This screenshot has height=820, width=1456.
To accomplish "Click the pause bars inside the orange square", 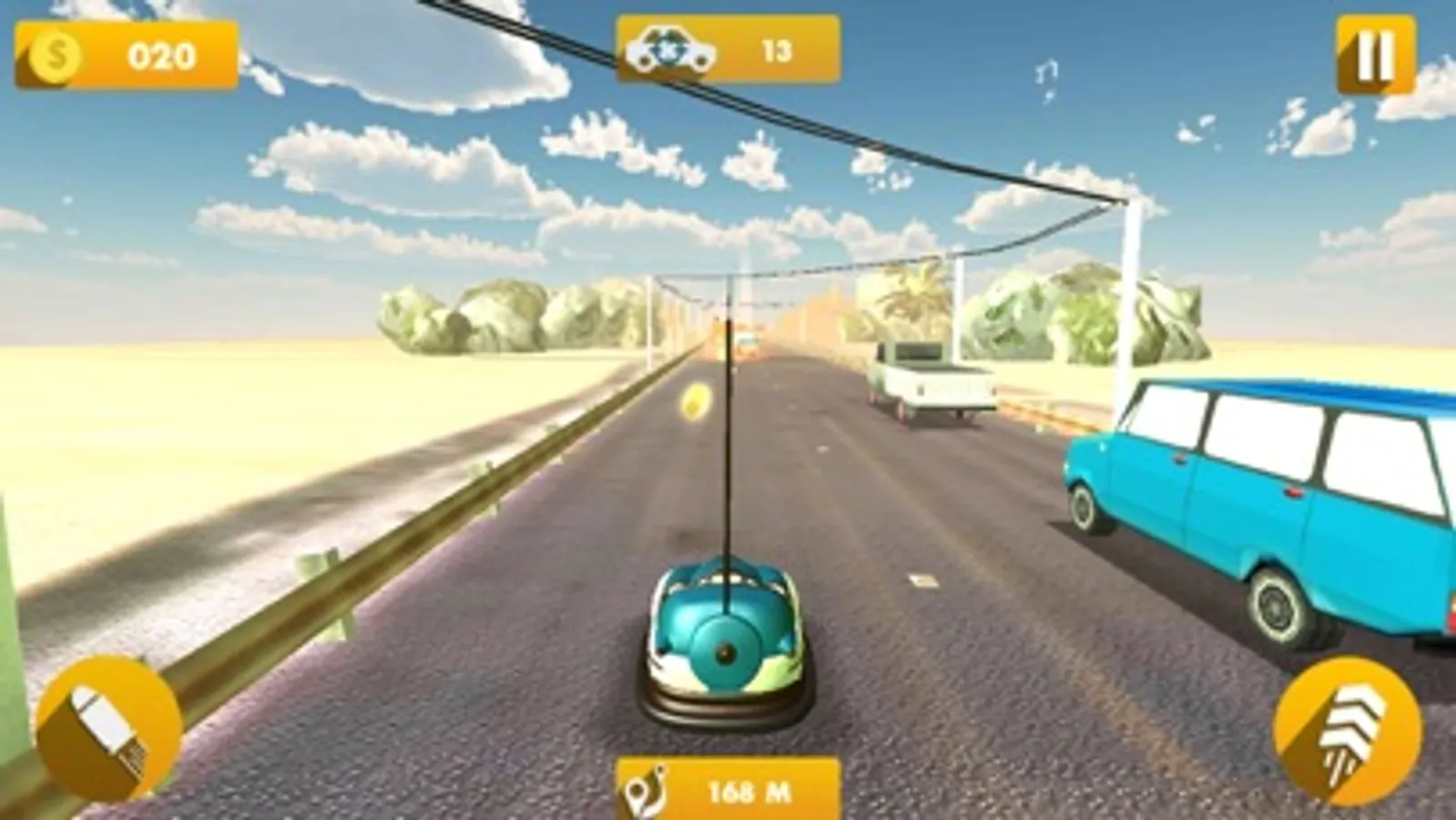I will [x=1375, y=52].
